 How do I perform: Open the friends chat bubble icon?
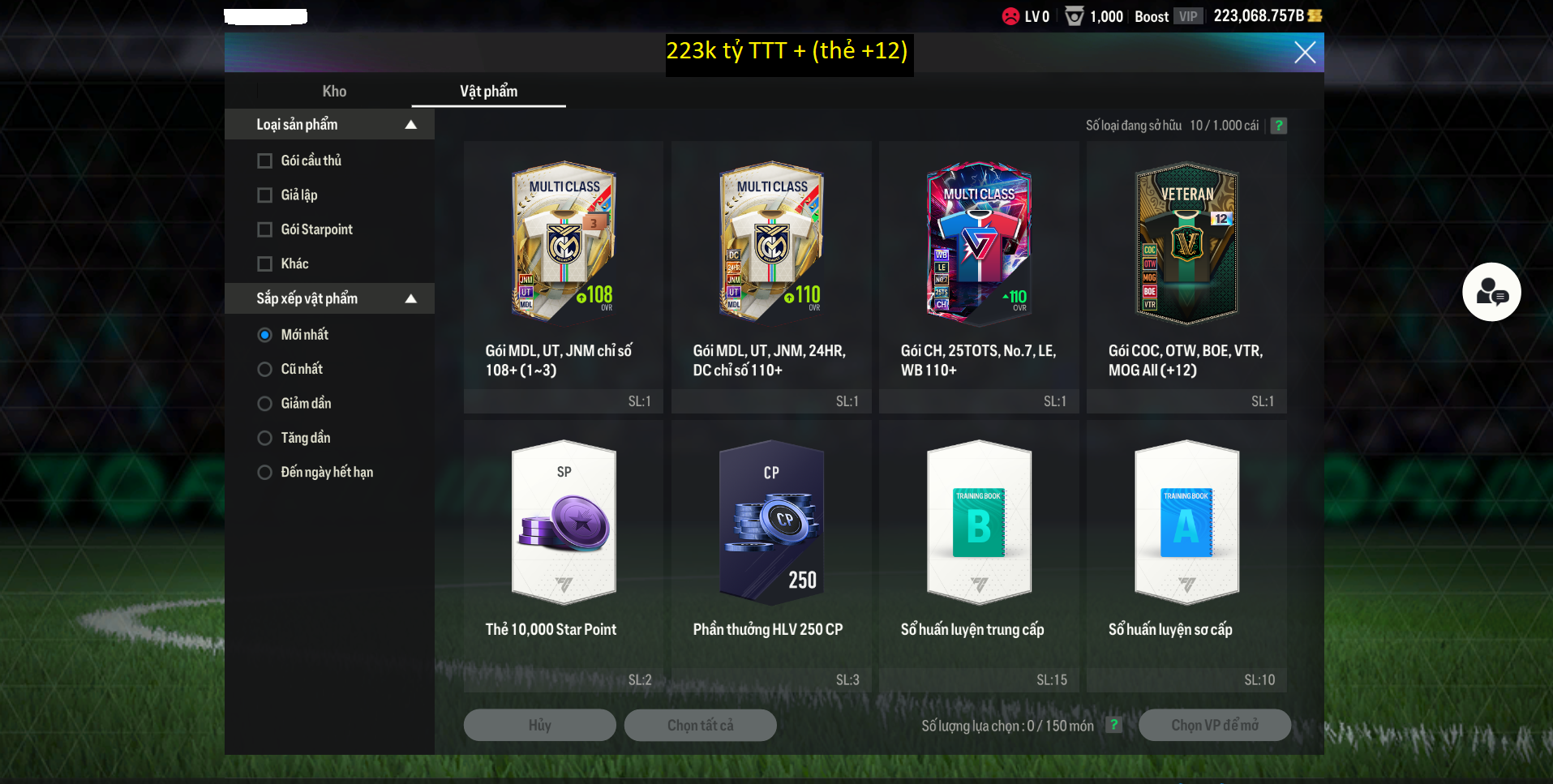pyautogui.click(x=1491, y=292)
